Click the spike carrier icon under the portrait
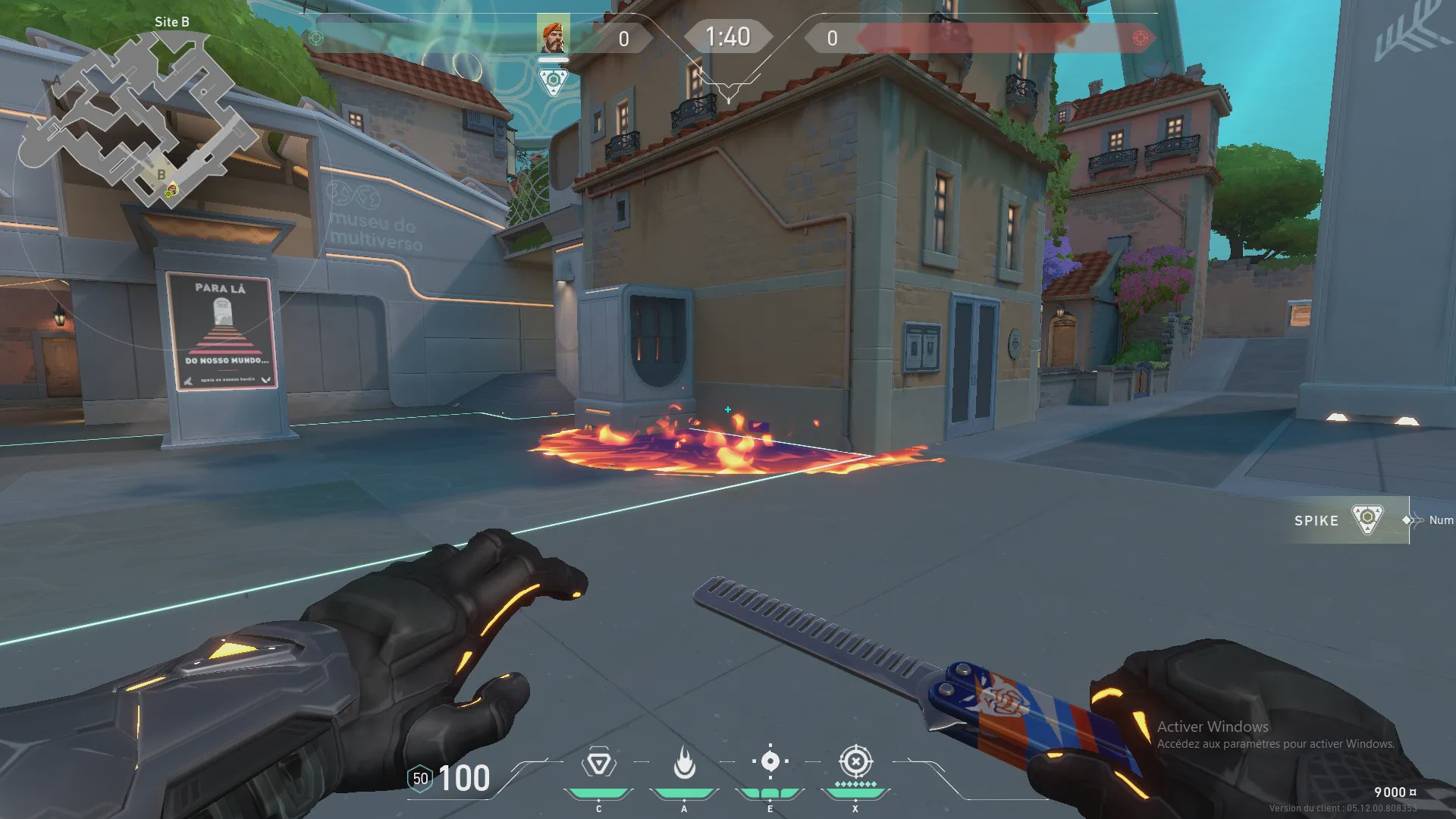The height and width of the screenshot is (819, 1456). coord(553,80)
